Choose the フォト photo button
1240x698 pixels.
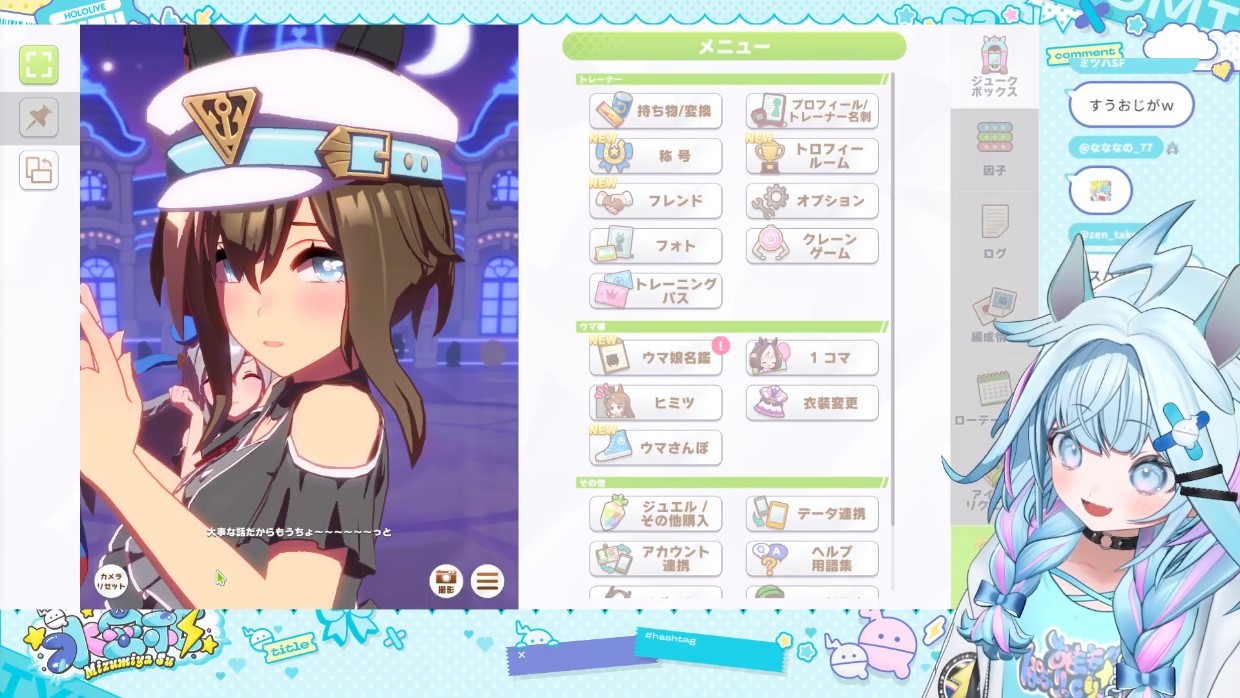tap(656, 246)
